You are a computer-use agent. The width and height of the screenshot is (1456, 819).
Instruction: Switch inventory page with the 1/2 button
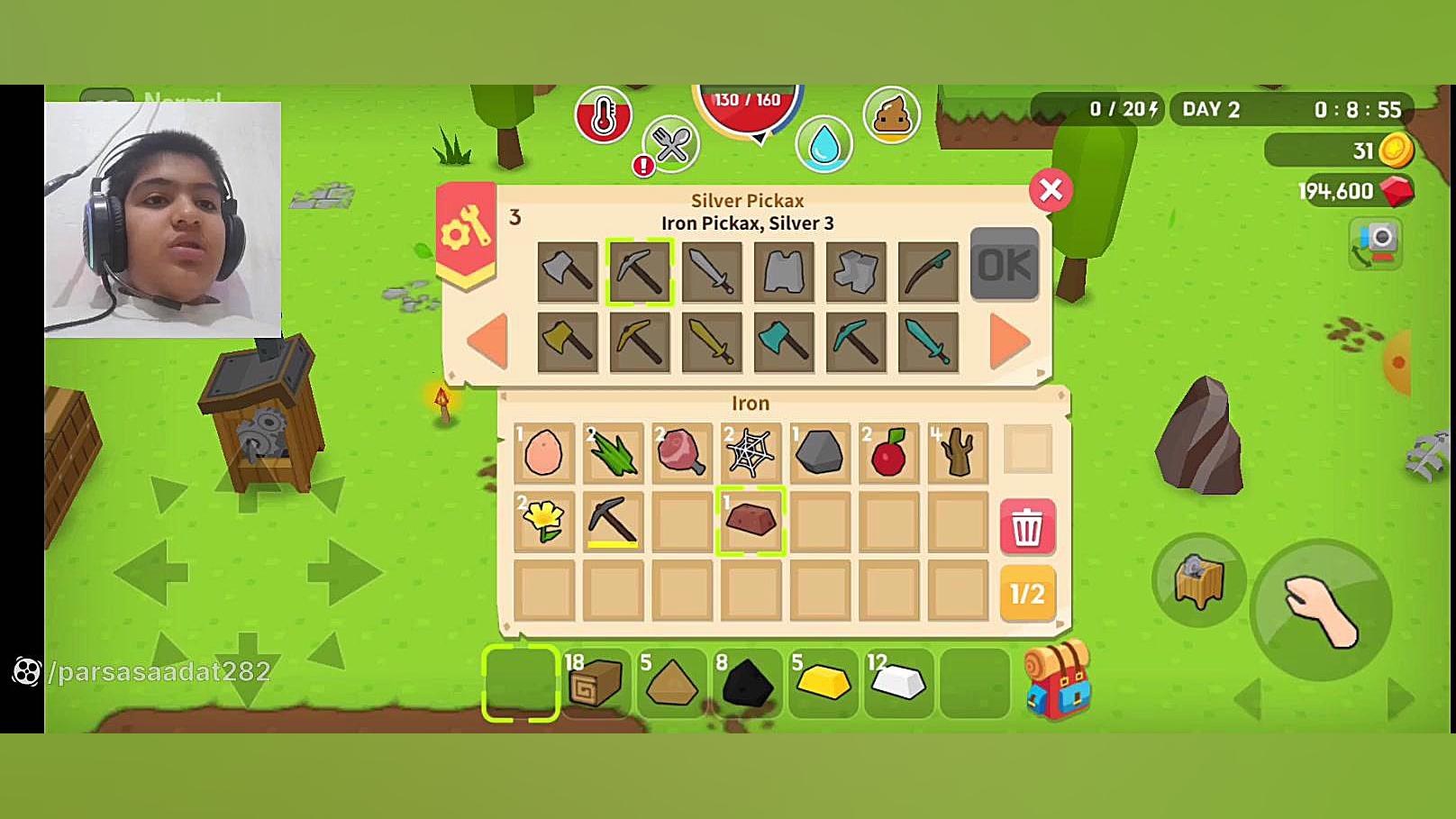(x=1027, y=594)
